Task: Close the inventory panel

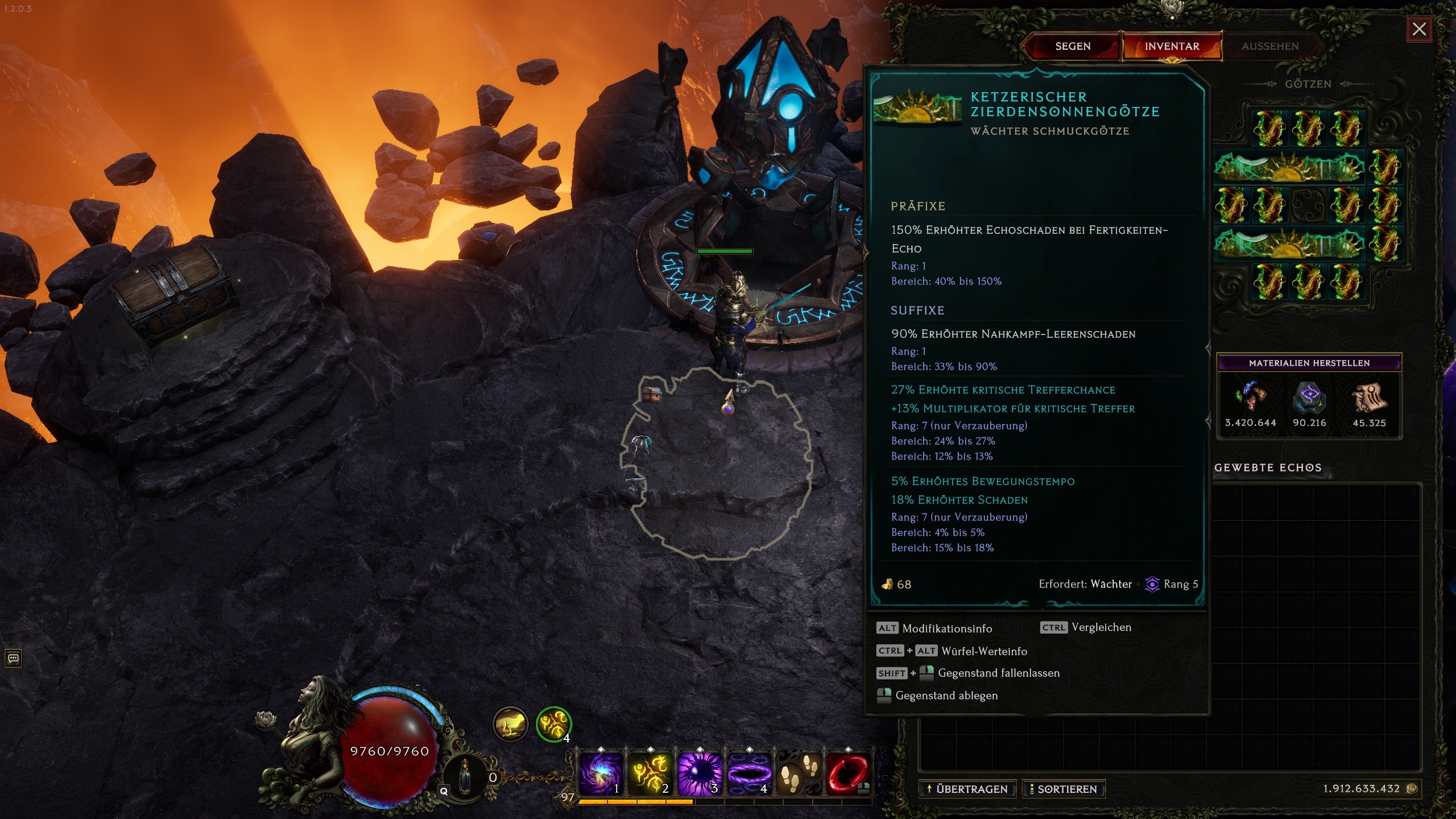Action: (1419, 29)
